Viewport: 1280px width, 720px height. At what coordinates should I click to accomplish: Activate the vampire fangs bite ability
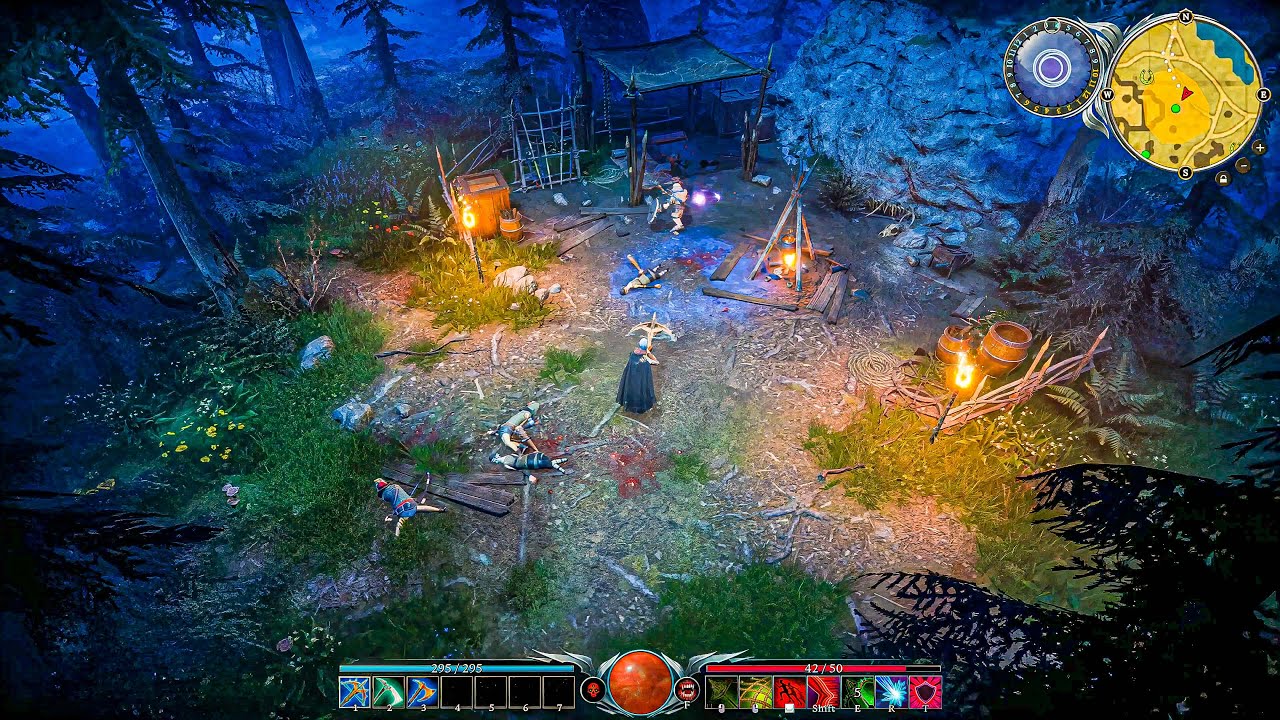pos(687,689)
